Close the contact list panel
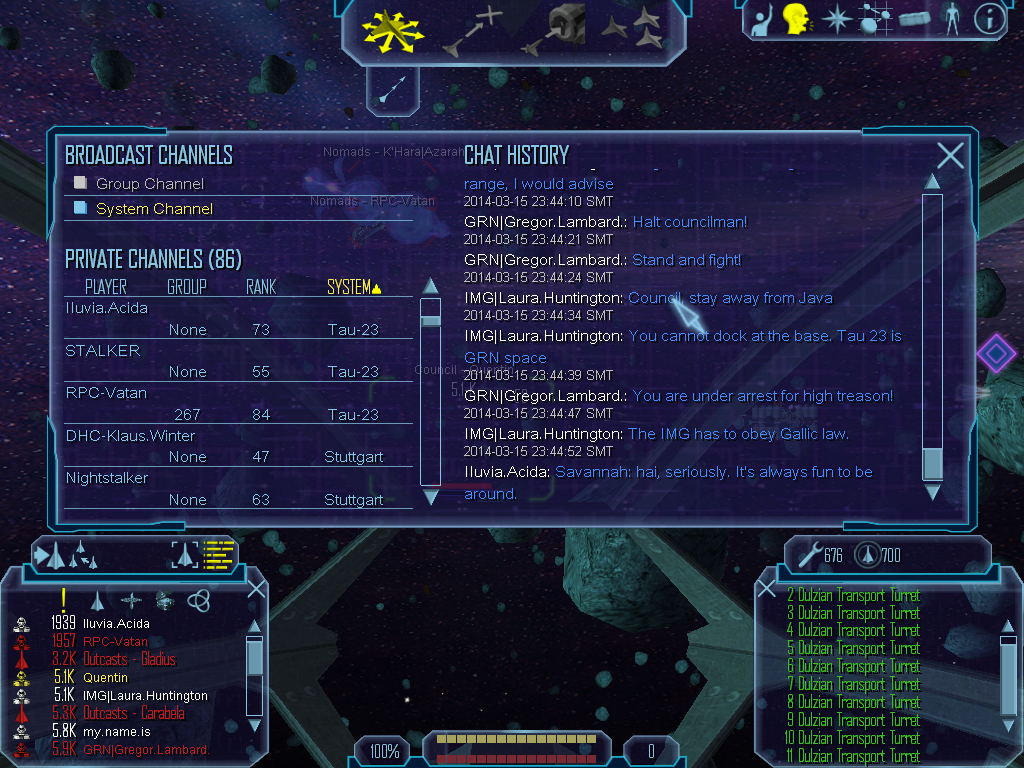Viewport: 1024px width, 768px height. tap(256, 589)
